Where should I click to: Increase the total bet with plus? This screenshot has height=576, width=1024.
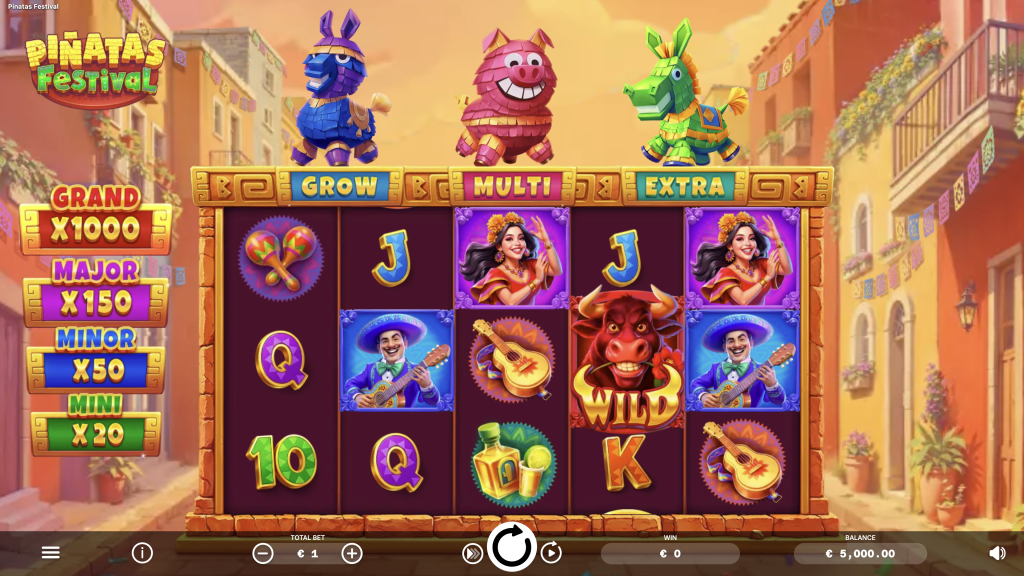352,553
